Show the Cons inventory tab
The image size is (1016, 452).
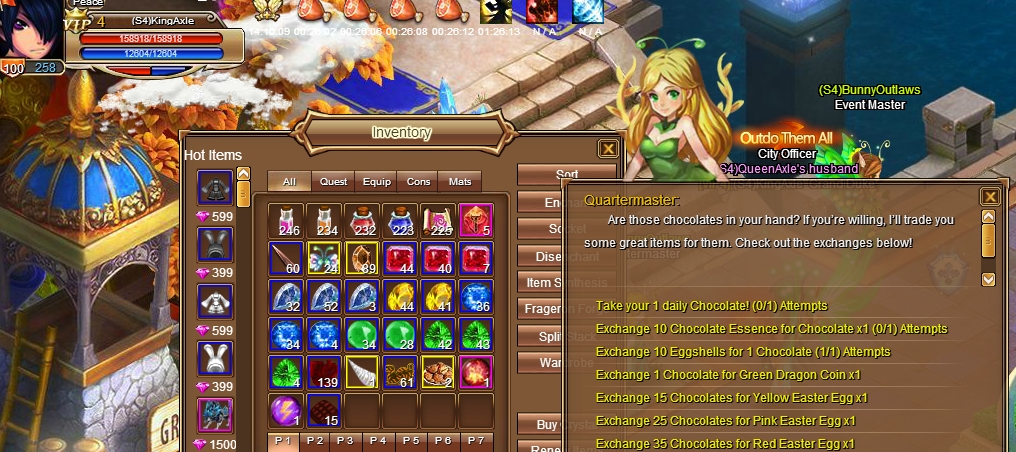click(418, 182)
